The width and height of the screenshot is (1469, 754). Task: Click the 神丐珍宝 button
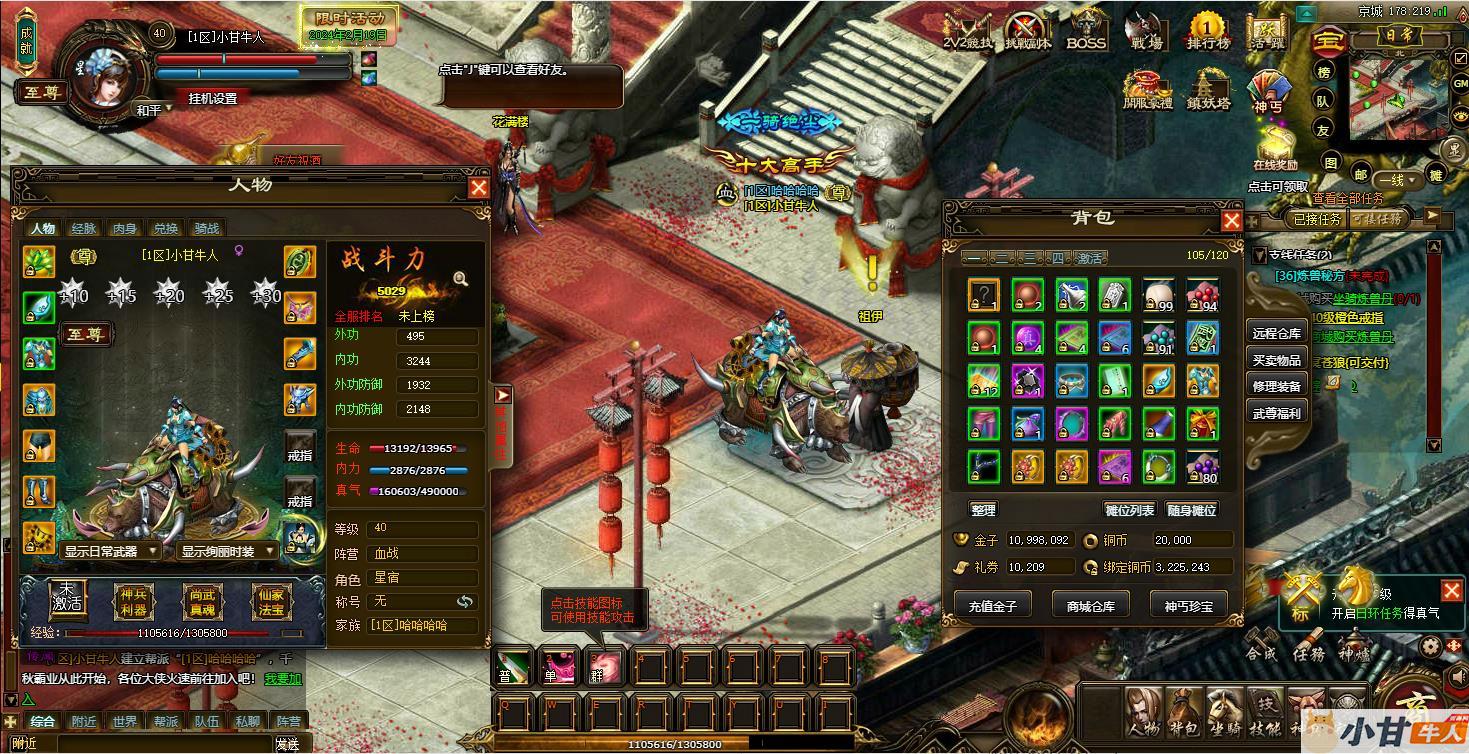tap(1188, 605)
